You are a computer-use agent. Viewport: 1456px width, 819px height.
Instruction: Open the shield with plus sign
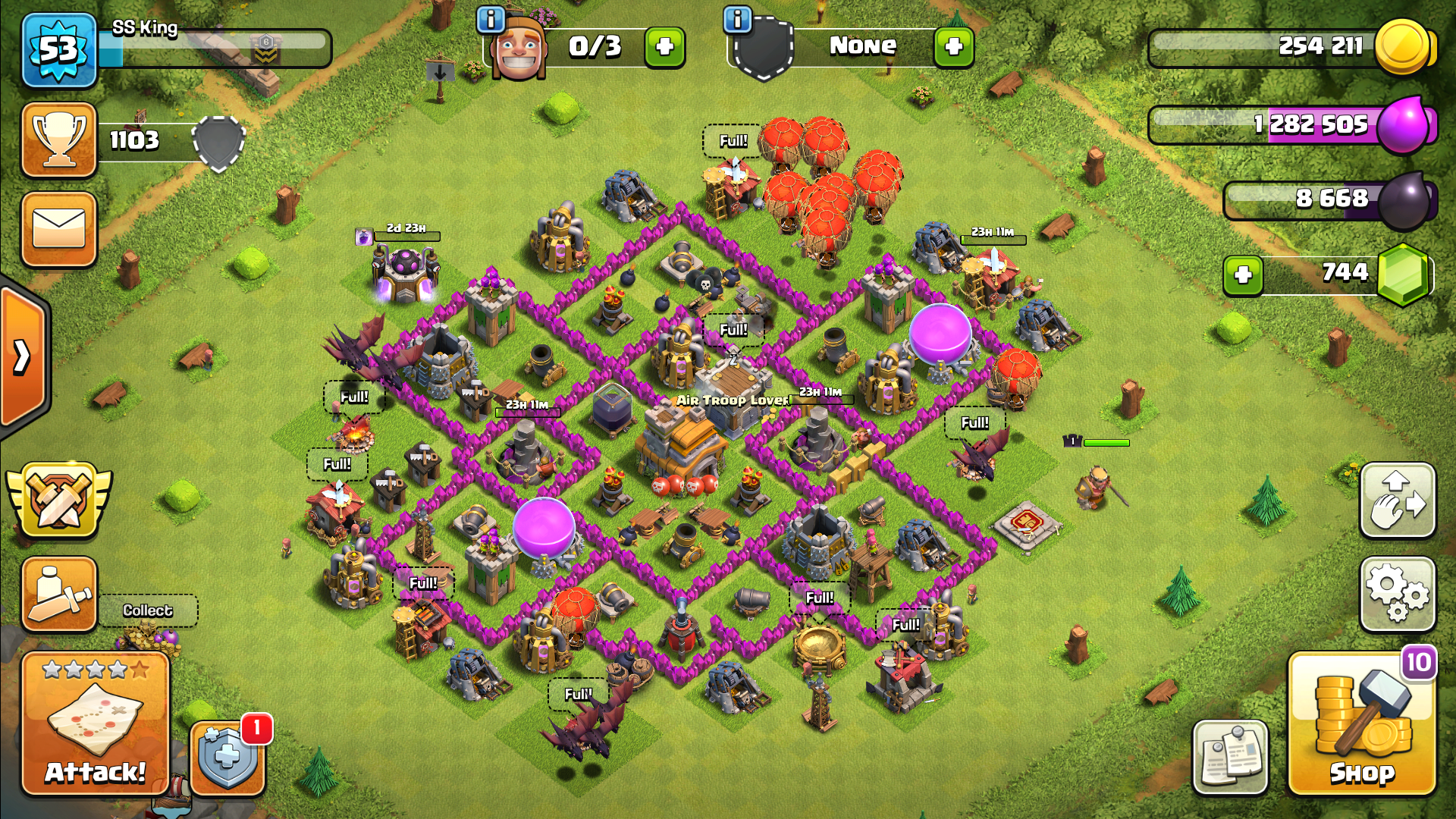tap(227, 756)
